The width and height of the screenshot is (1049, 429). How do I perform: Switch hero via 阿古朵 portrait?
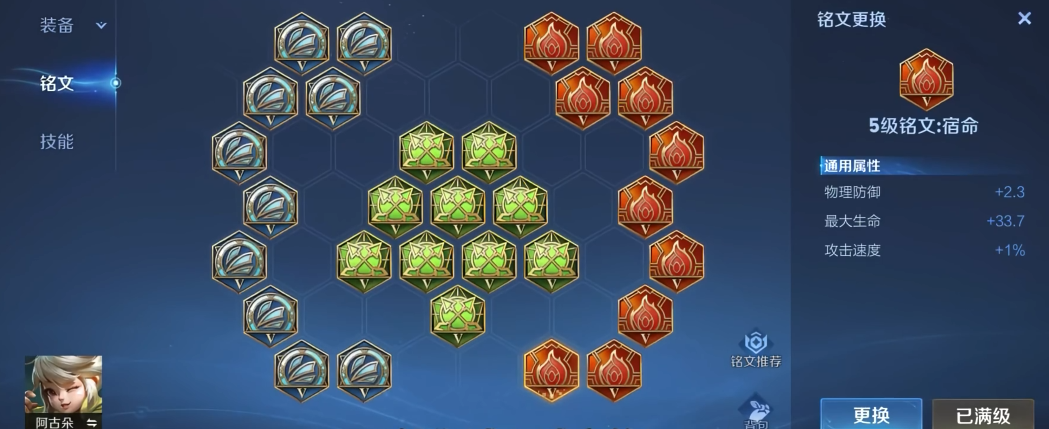(x=63, y=391)
